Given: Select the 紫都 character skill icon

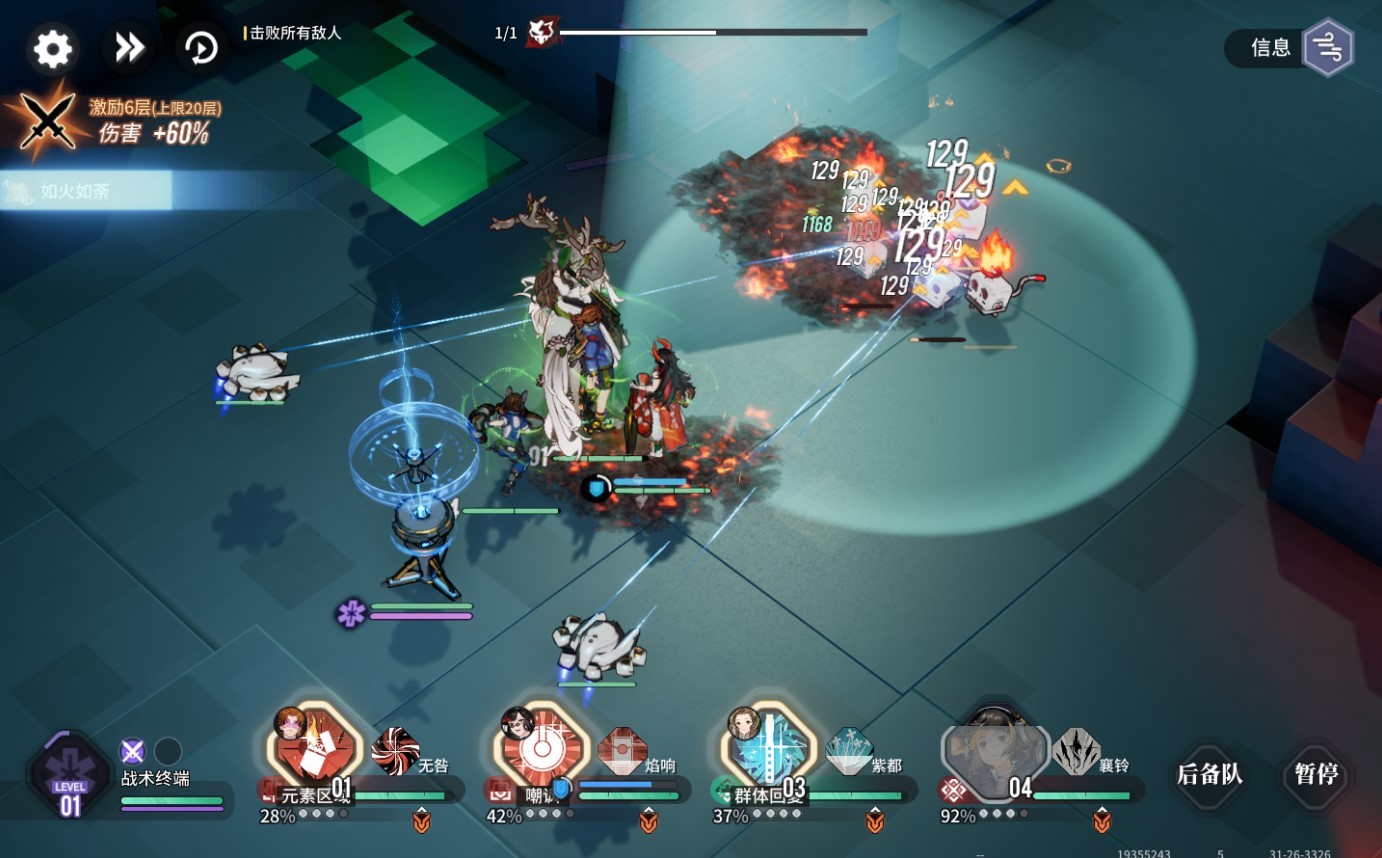Looking at the screenshot, I should pos(849,750).
